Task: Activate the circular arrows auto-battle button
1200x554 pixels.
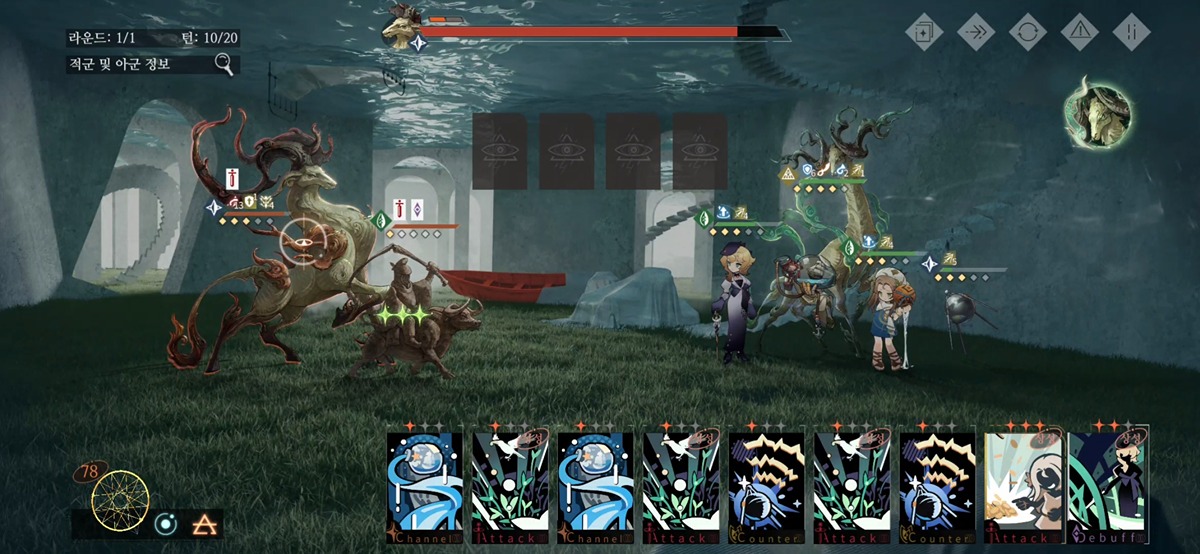Action: click(x=1027, y=31)
